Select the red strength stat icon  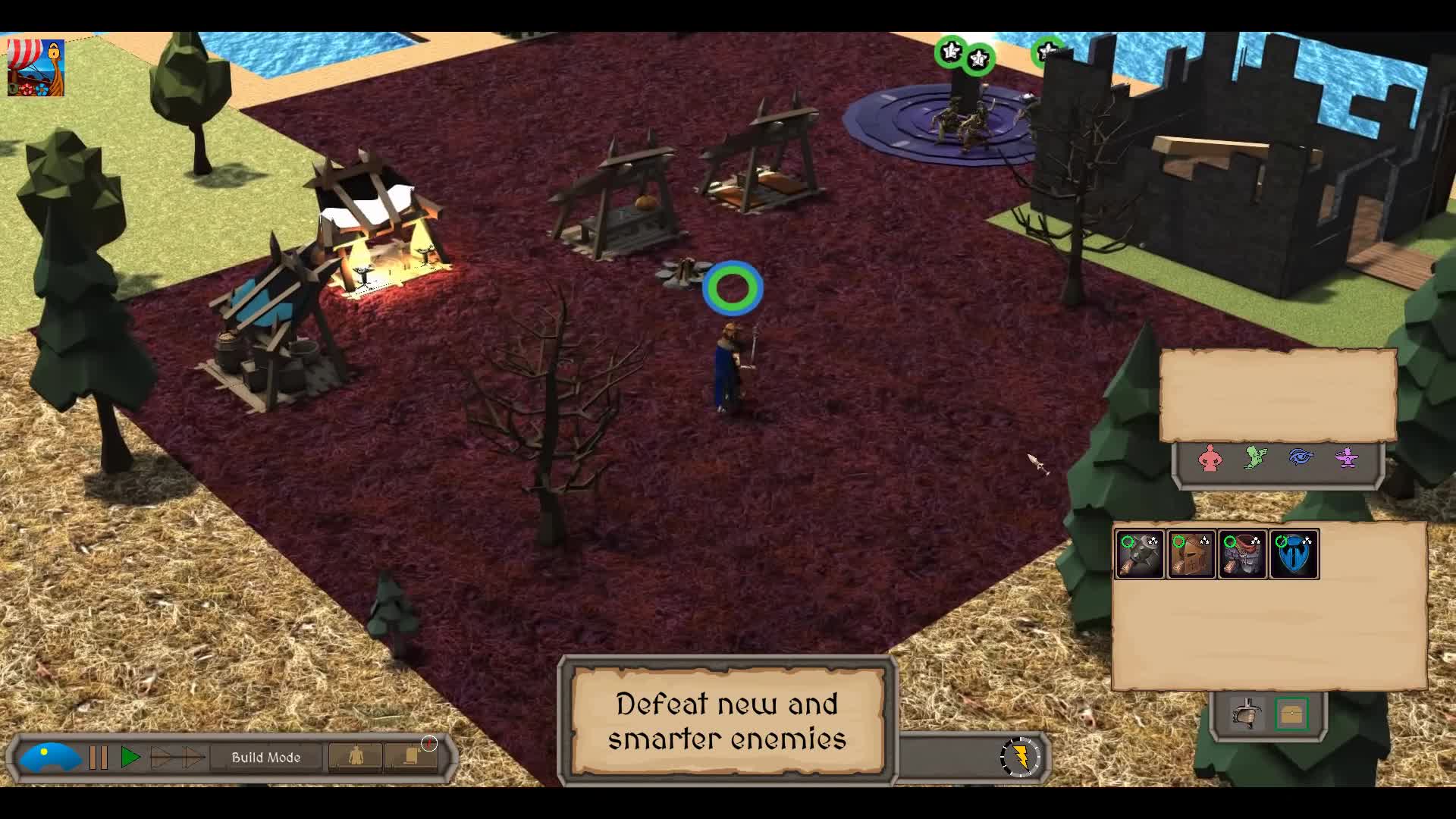1210,460
